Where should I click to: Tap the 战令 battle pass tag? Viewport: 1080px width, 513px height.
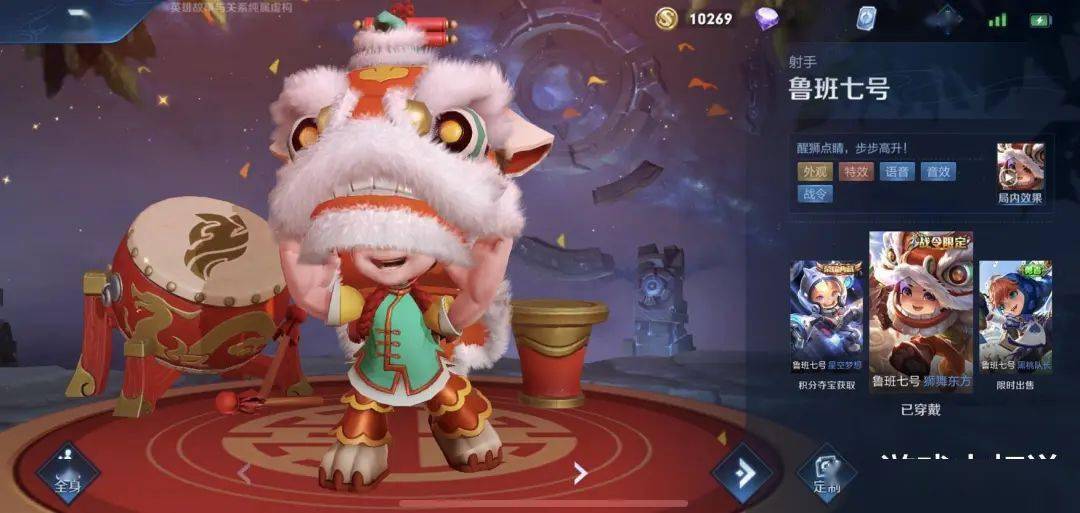pos(815,194)
